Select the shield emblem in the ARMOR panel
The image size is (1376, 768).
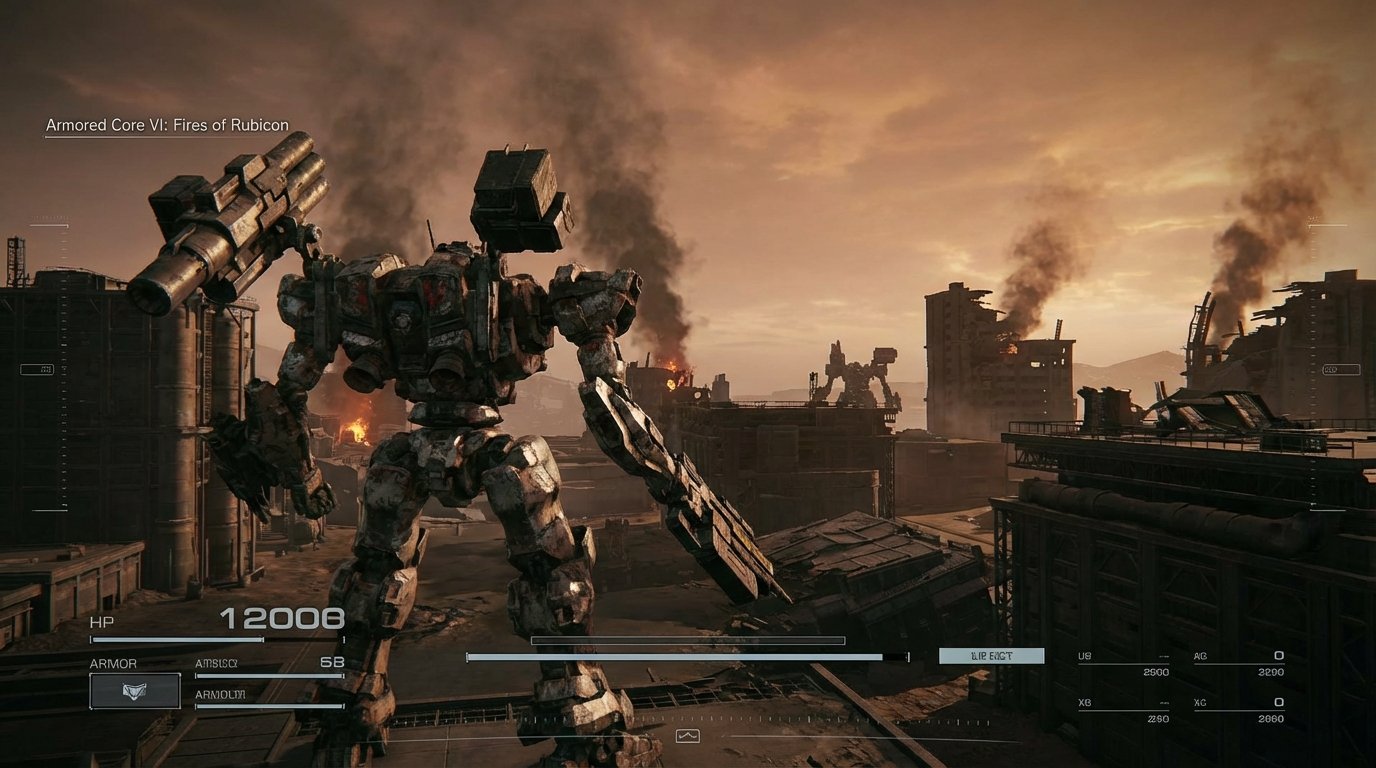[135, 691]
